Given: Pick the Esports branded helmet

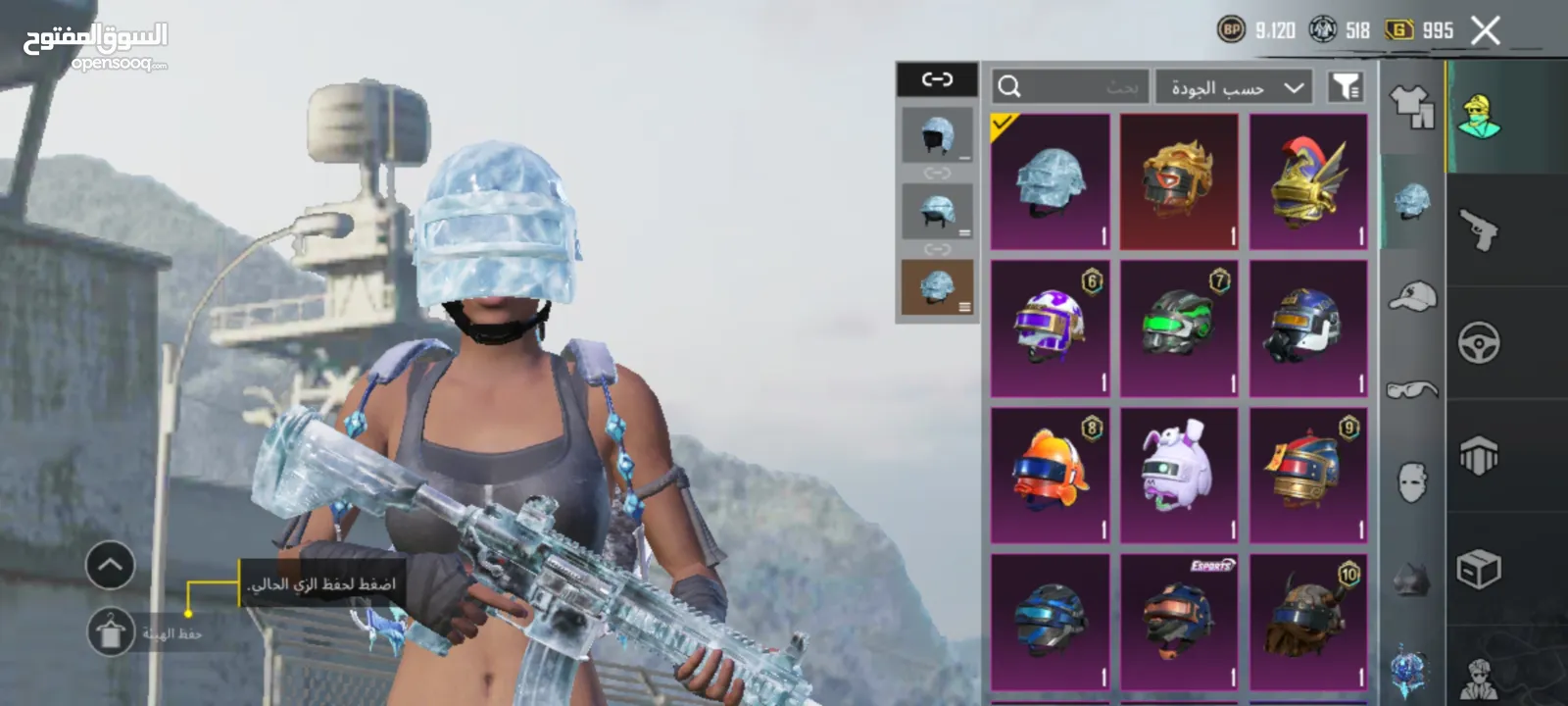Looking at the screenshot, I should (1179, 621).
